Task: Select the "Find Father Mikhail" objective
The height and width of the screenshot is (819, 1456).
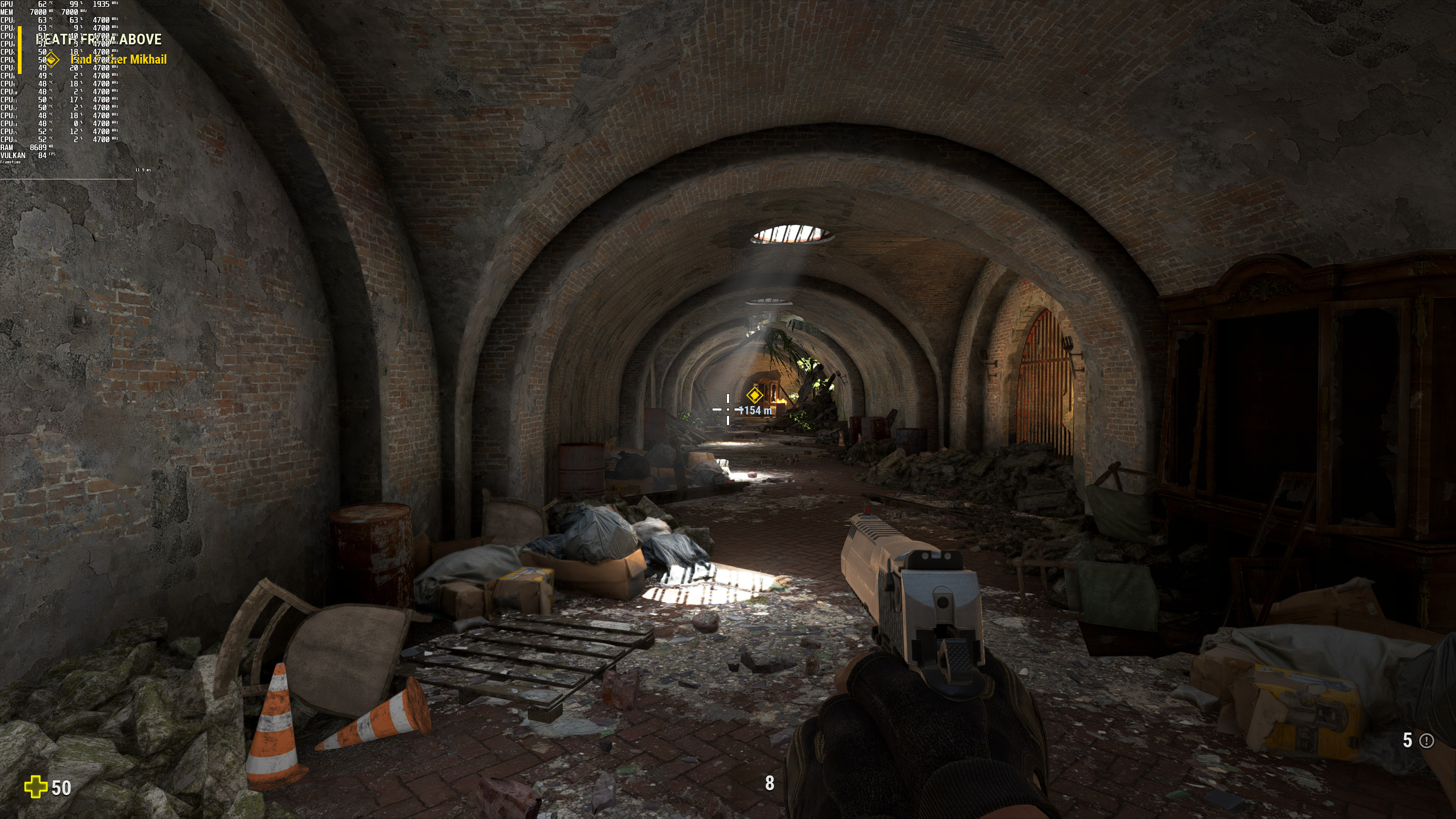Action: pyautogui.click(x=119, y=60)
